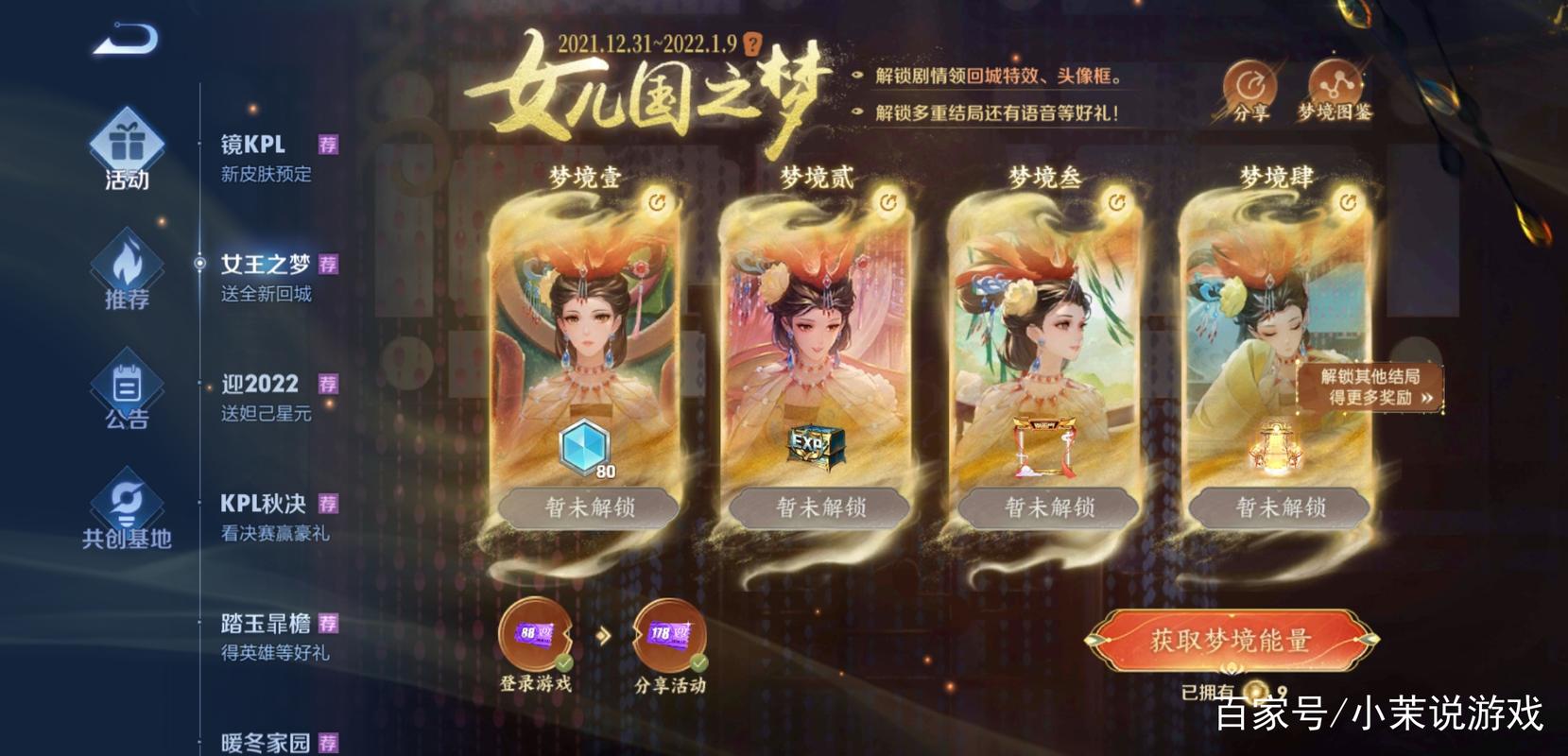Click the question mark beside the event dates

coord(751,42)
